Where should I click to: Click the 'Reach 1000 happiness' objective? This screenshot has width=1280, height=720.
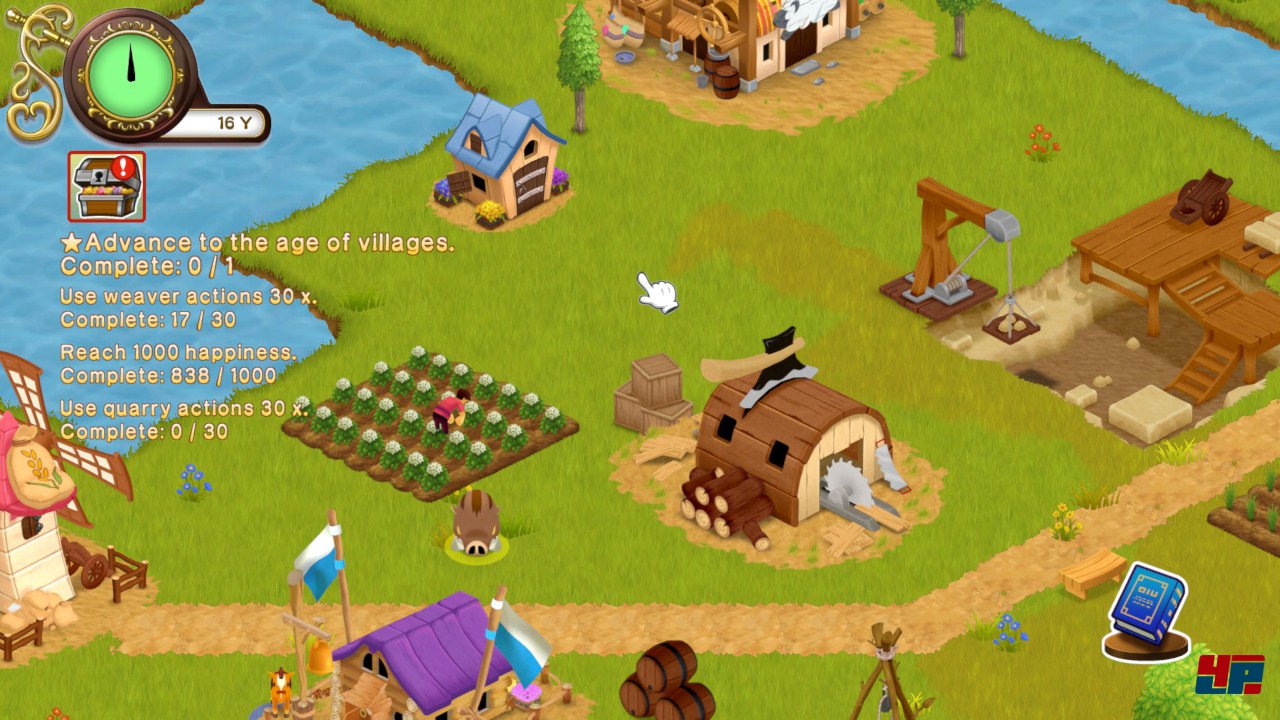tap(178, 353)
